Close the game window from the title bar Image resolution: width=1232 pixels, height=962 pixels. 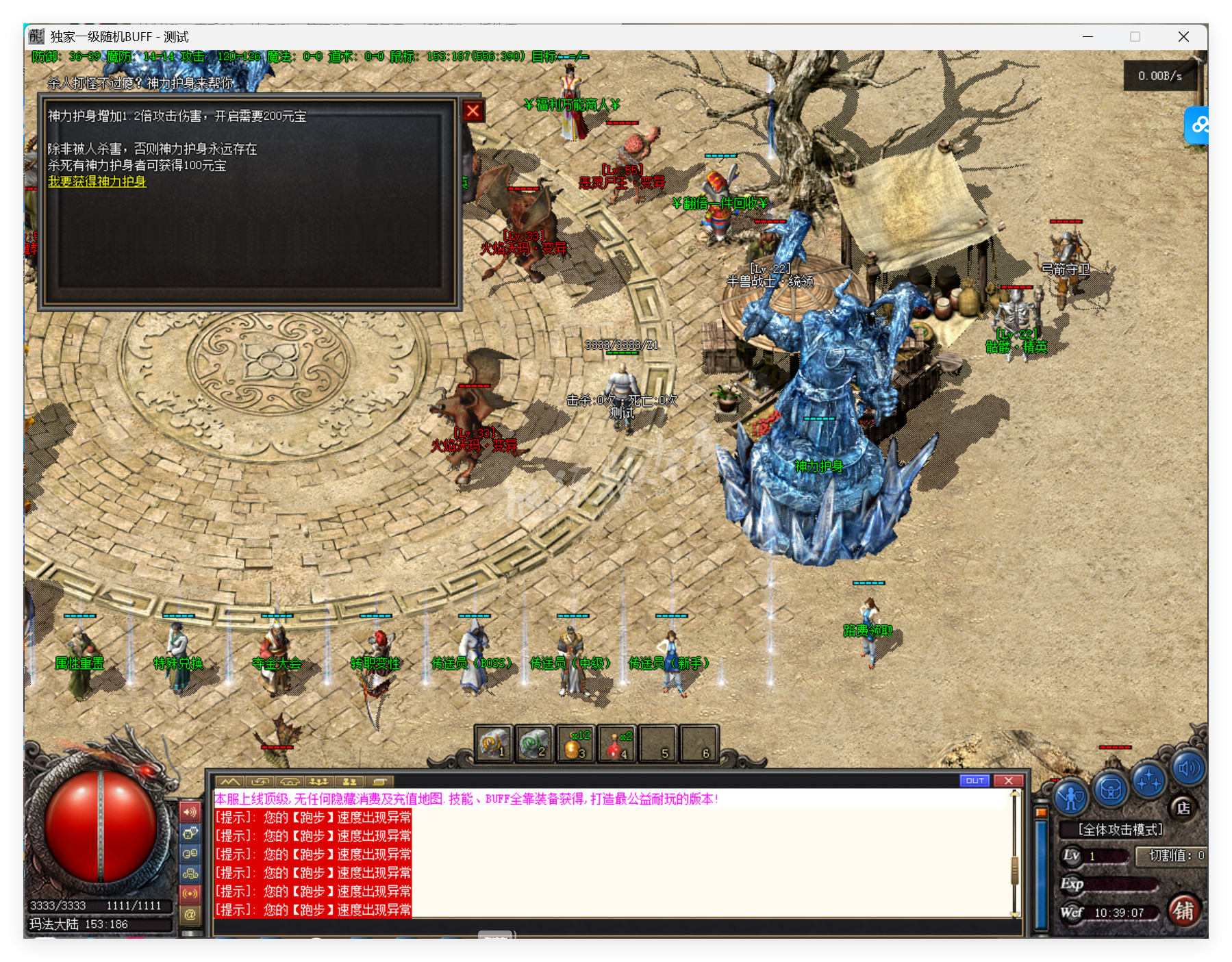pos(1183,37)
